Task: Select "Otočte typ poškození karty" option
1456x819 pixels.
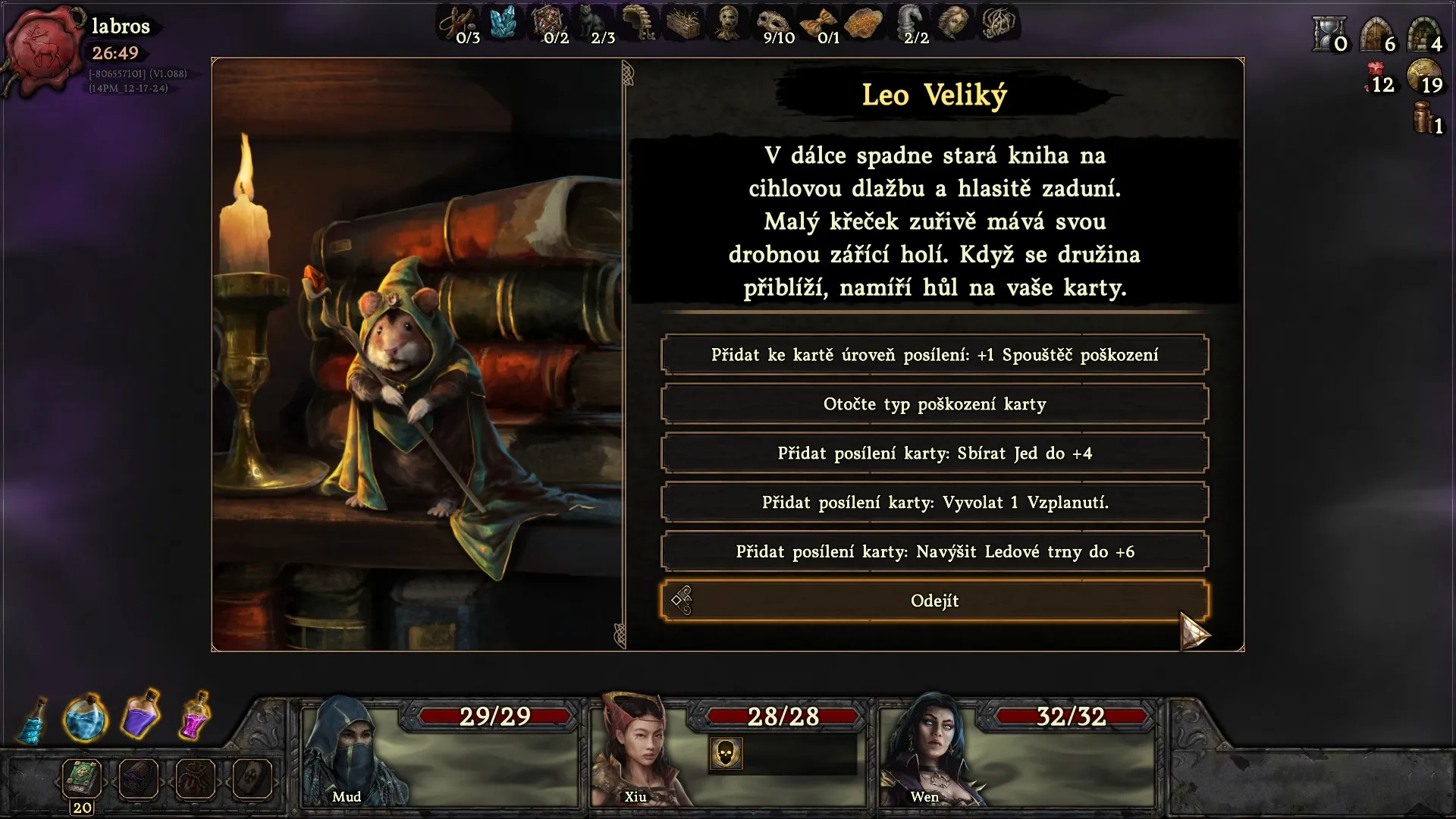Action: tap(934, 404)
